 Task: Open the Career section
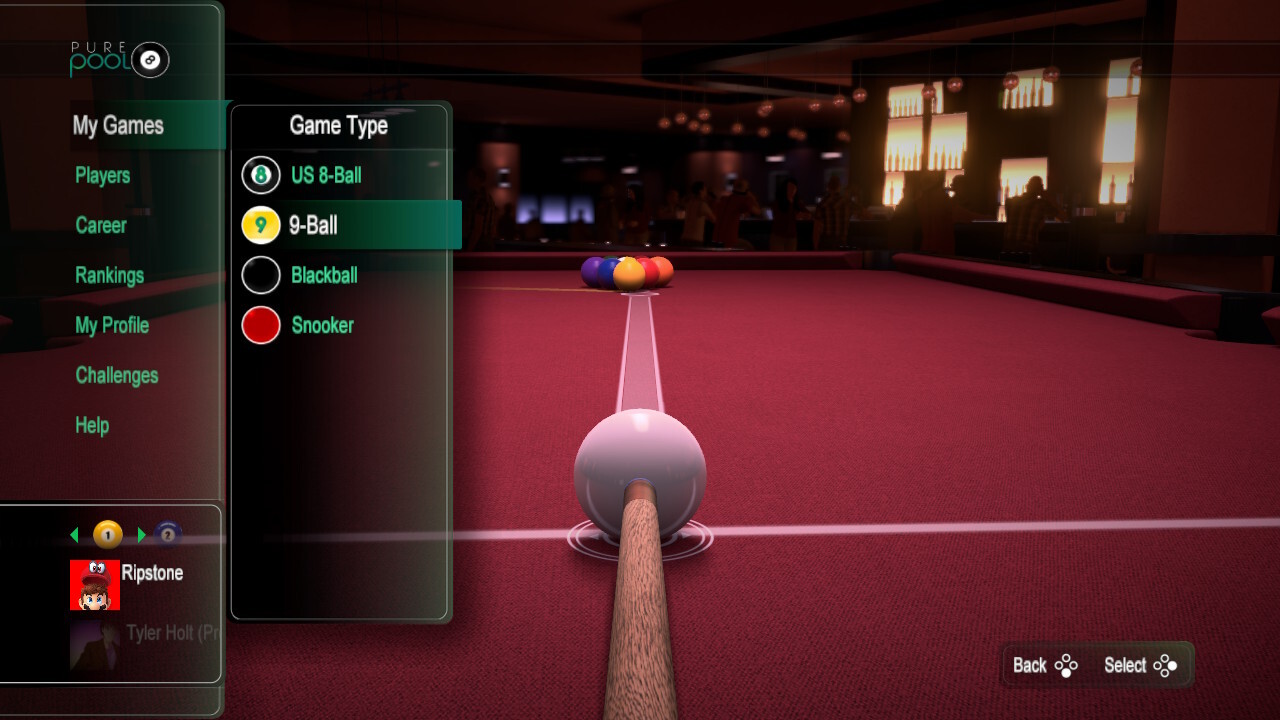tap(100, 226)
